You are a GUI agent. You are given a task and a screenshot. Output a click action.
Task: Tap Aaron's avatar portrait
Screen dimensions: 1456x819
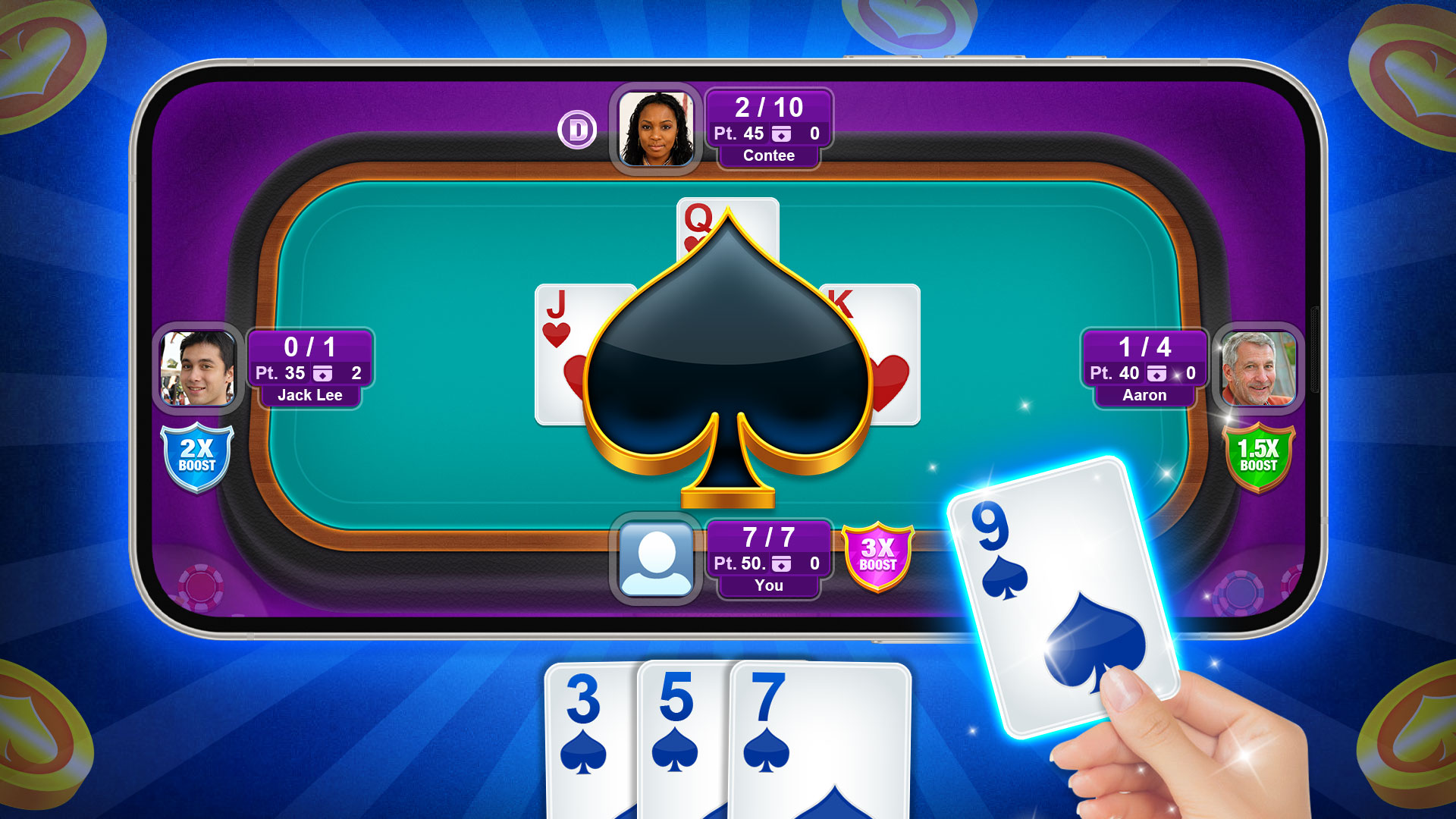tap(1259, 371)
